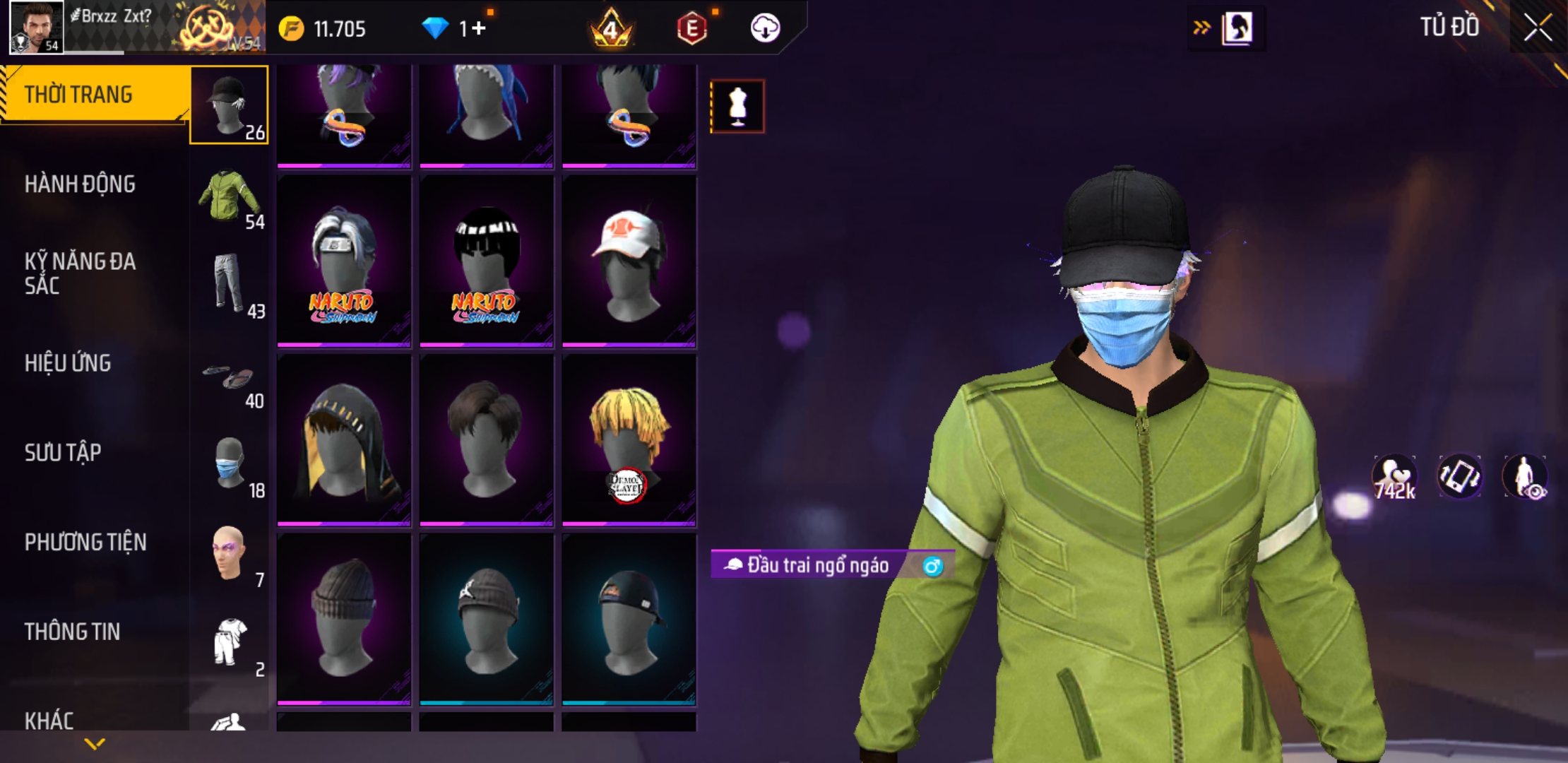Click the cloud download icon
1568x763 pixels.
coord(765,28)
